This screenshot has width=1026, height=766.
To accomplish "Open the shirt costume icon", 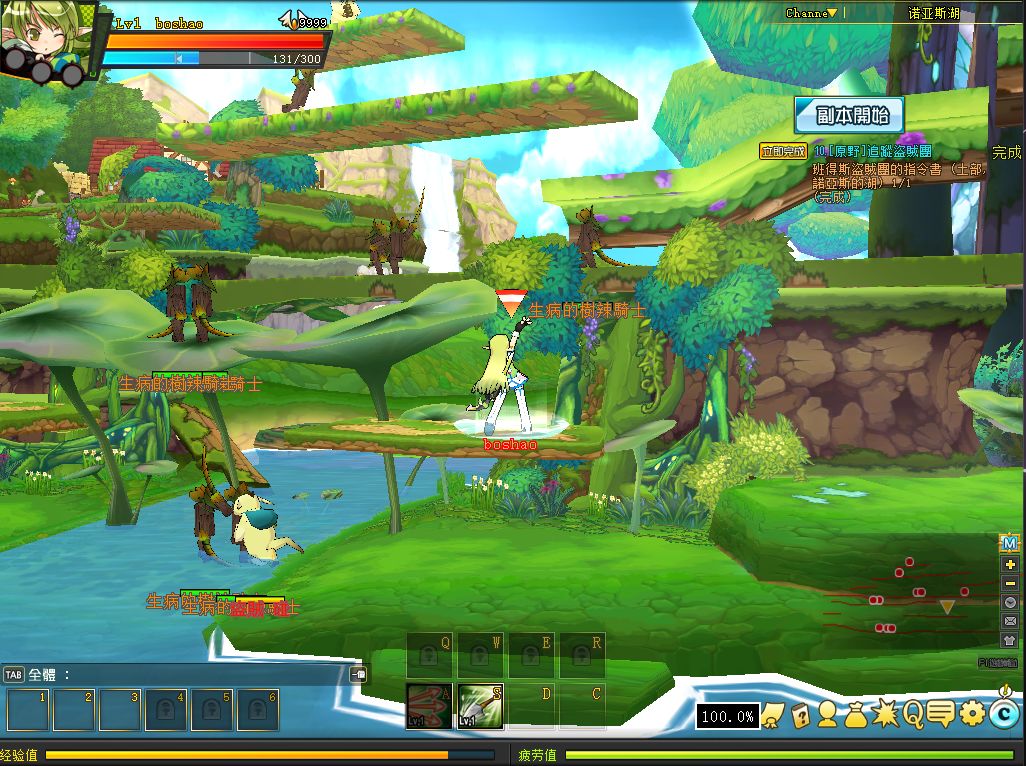I will 1009,640.
